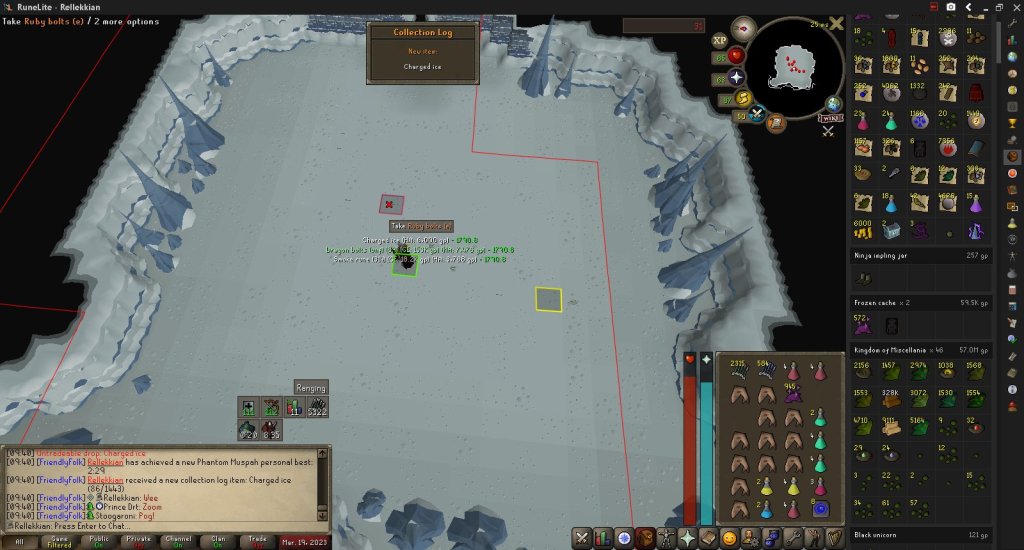Open the Combat Options tab
Viewport: 1024px width, 550px height.
pos(582,538)
